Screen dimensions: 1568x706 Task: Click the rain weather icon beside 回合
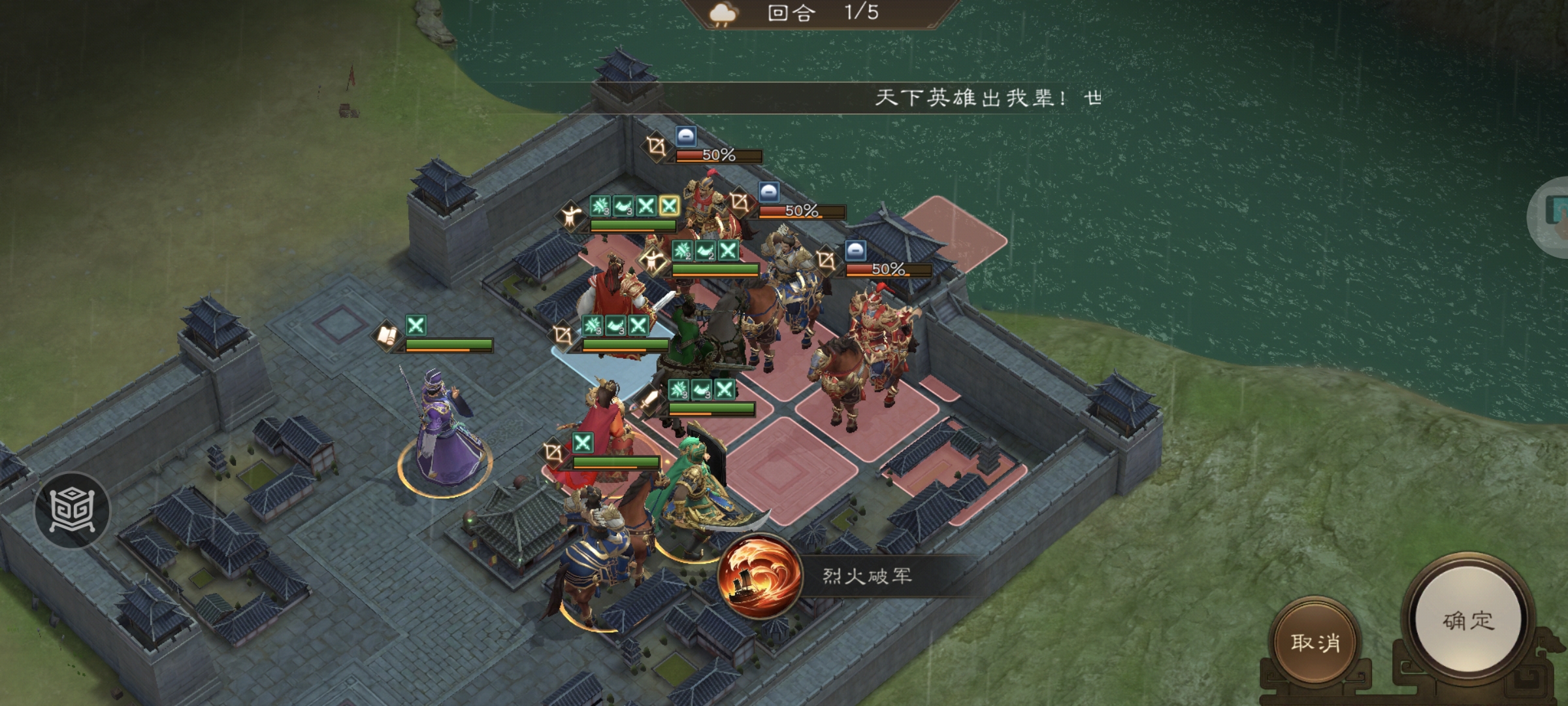click(x=722, y=14)
